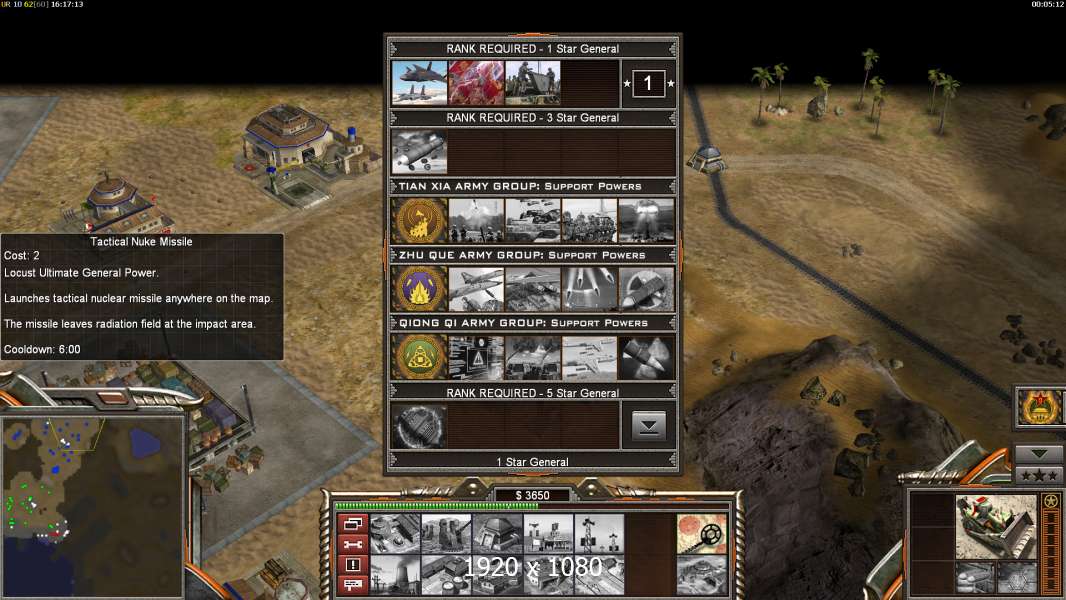
Task: Select the Tian Xia mushroom cloud support power
Action: [646, 220]
